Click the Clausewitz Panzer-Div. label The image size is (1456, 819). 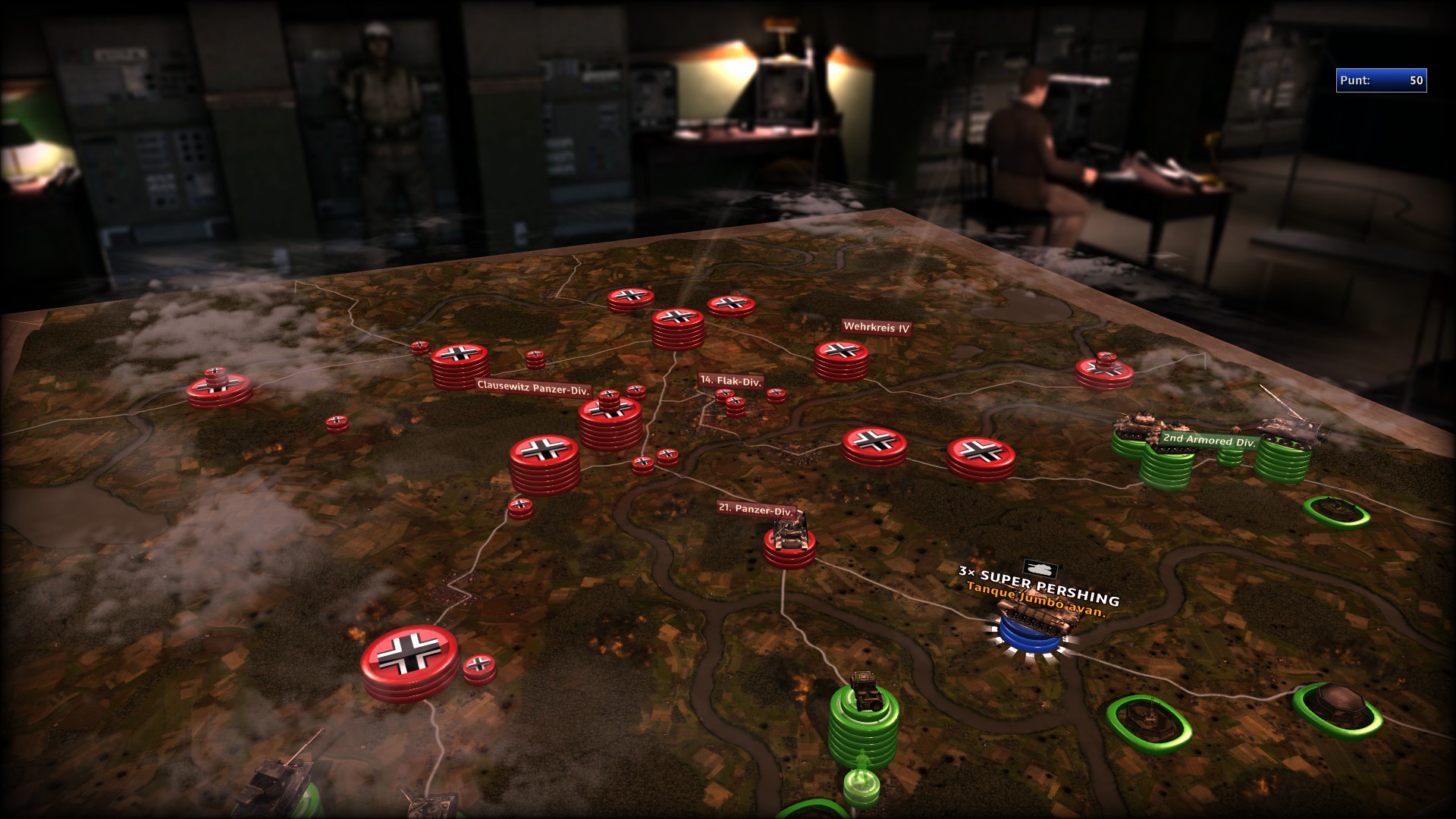533,388
